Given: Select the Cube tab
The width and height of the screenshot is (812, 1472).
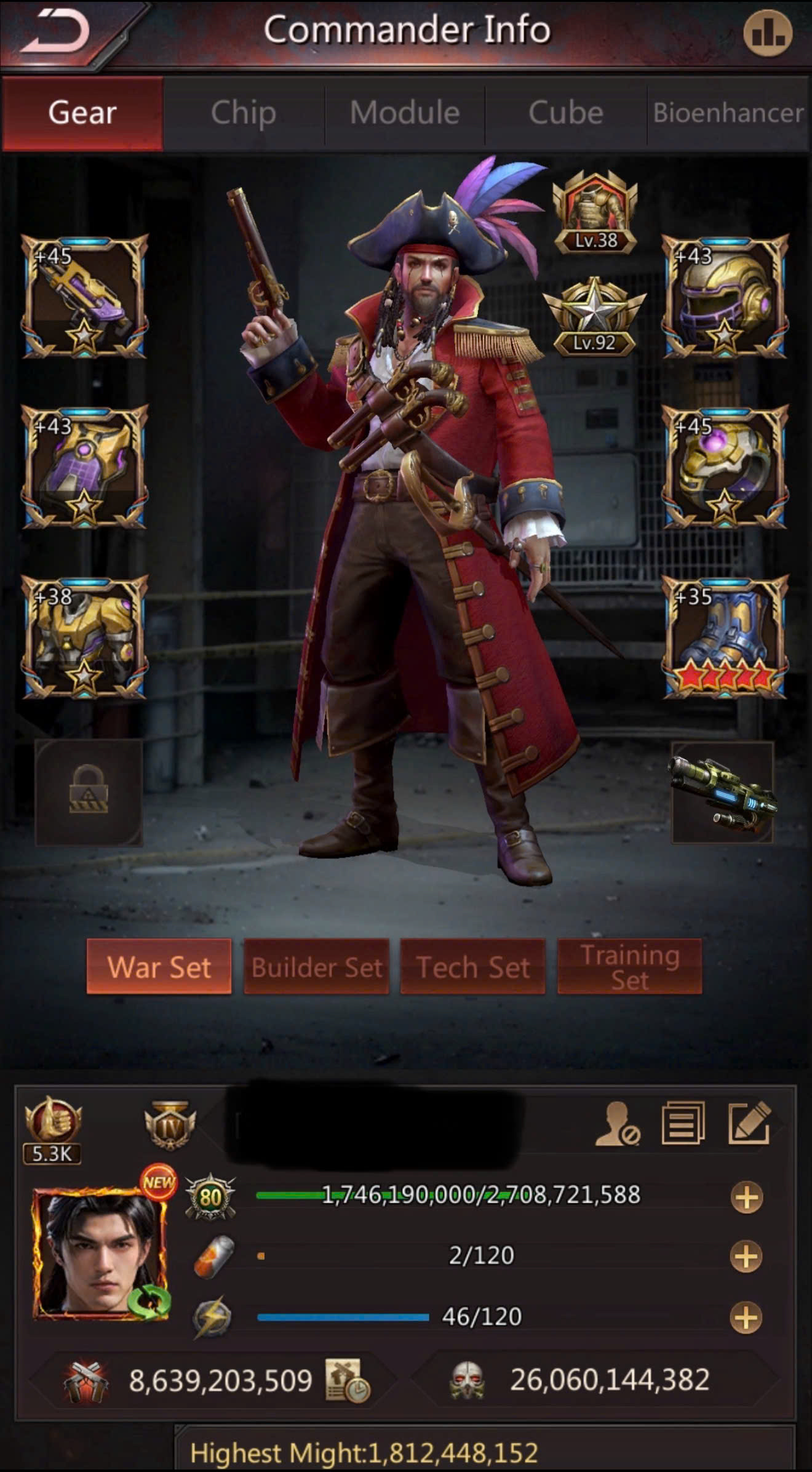Looking at the screenshot, I should click(x=566, y=113).
